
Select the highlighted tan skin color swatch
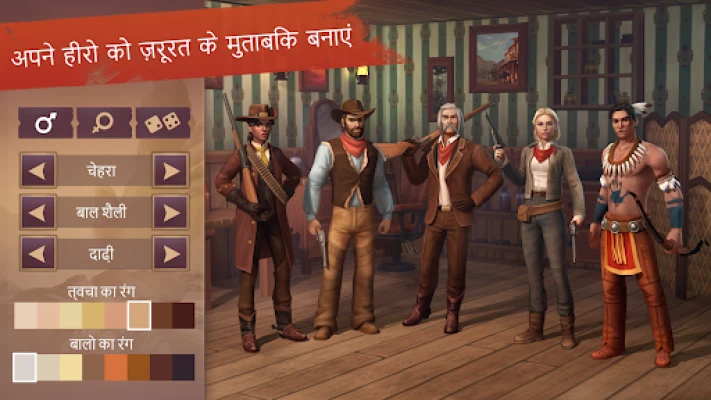coord(139,316)
